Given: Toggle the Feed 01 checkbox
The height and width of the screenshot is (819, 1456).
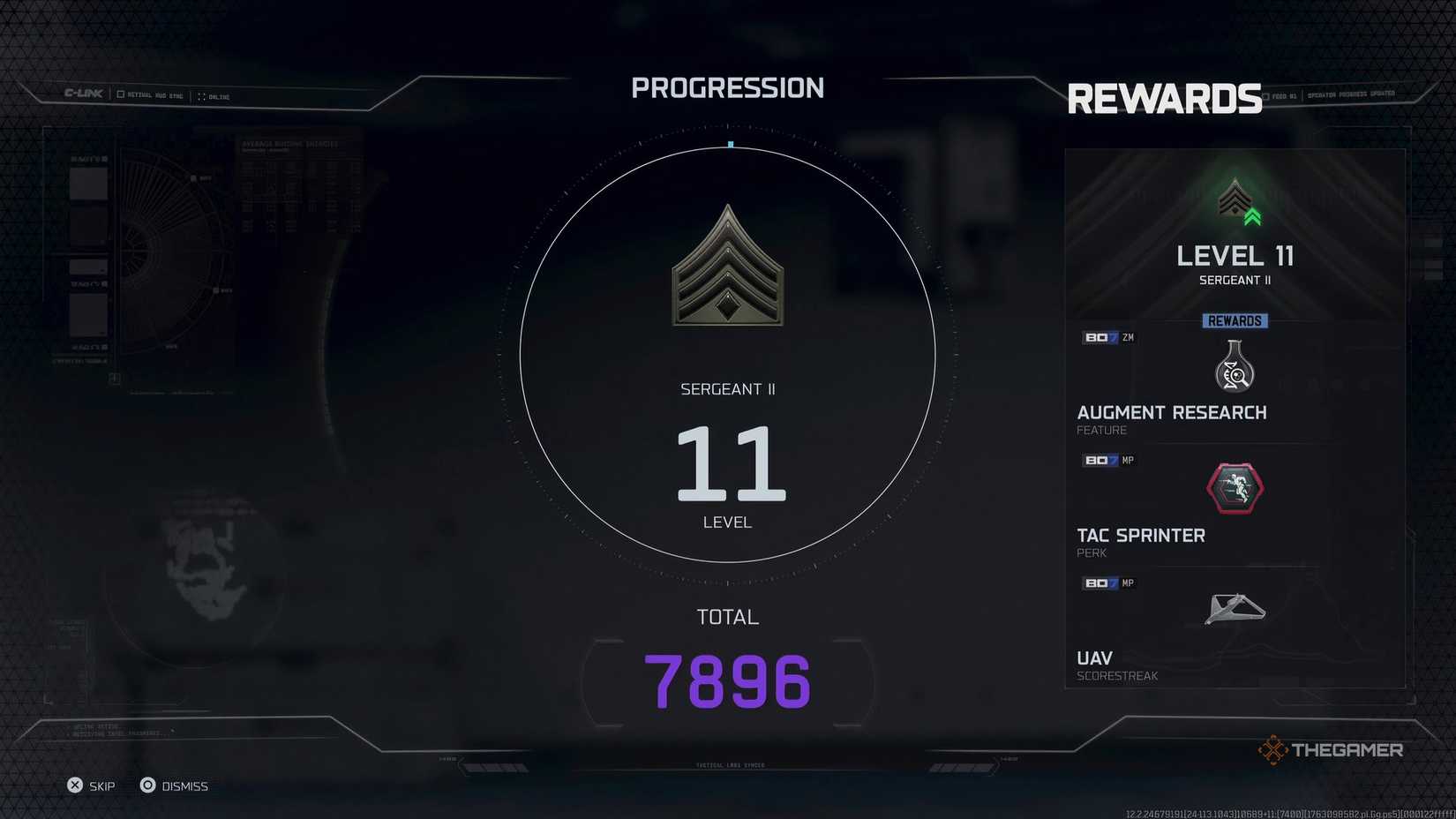Looking at the screenshot, I should pyautogui.click(x=1267, y=94).
